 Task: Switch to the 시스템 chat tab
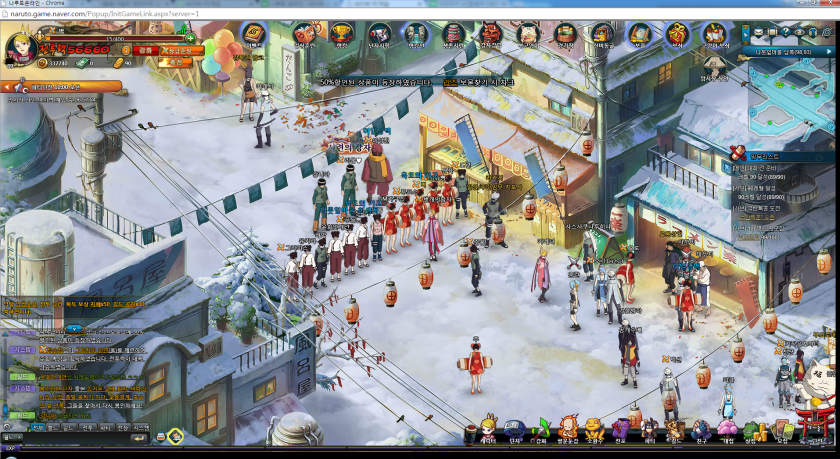[x=141, y=427]
